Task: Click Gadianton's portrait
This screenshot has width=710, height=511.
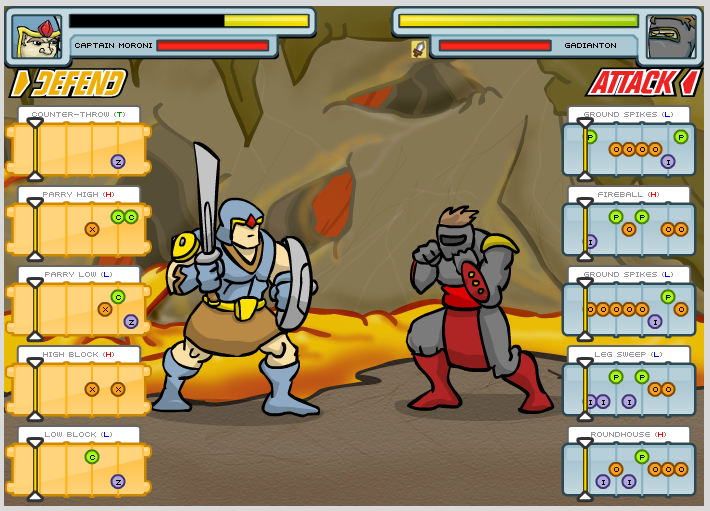Action: [669, 37]
